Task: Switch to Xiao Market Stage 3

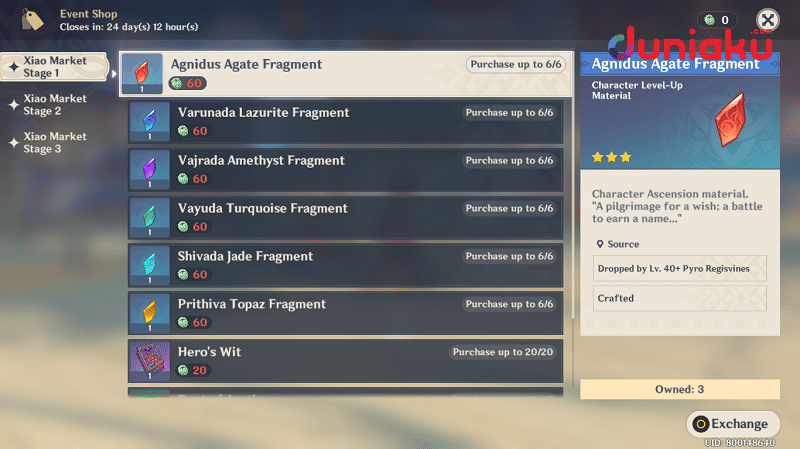Action: (55, 143)
